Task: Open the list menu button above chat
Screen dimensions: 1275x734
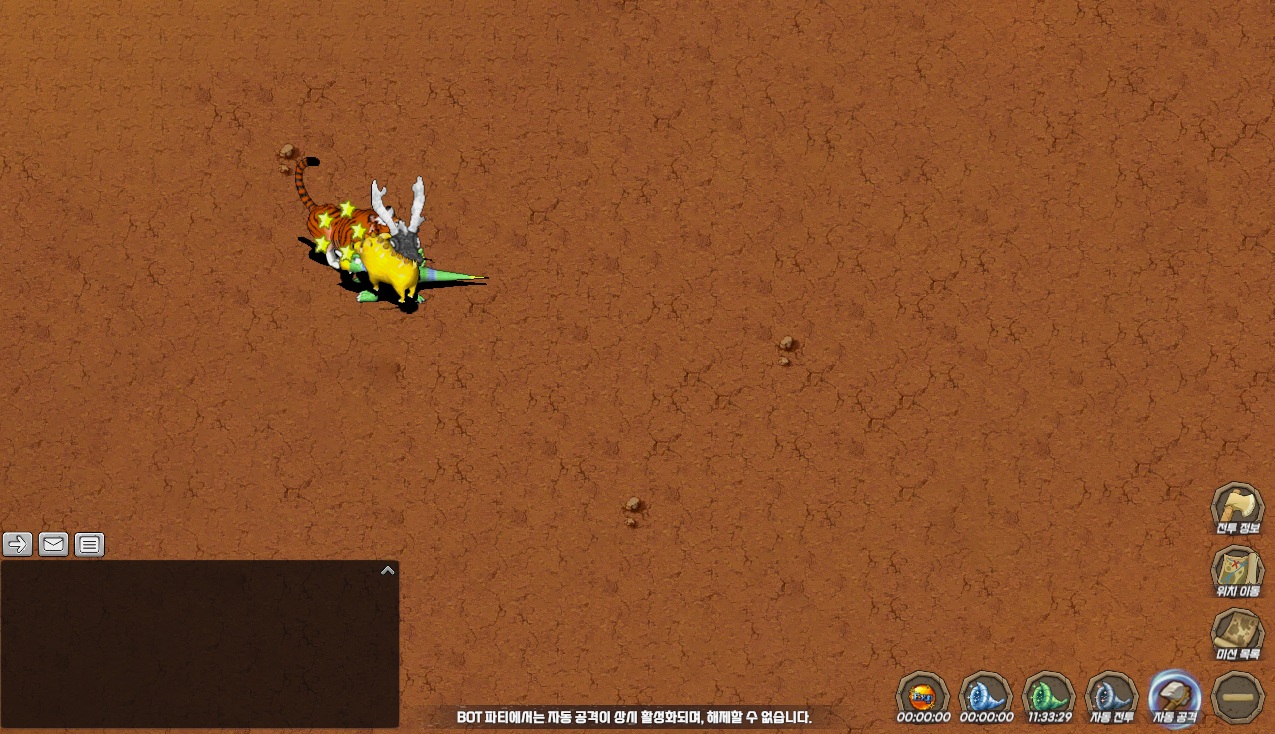Action: click(x=89, y=544)
